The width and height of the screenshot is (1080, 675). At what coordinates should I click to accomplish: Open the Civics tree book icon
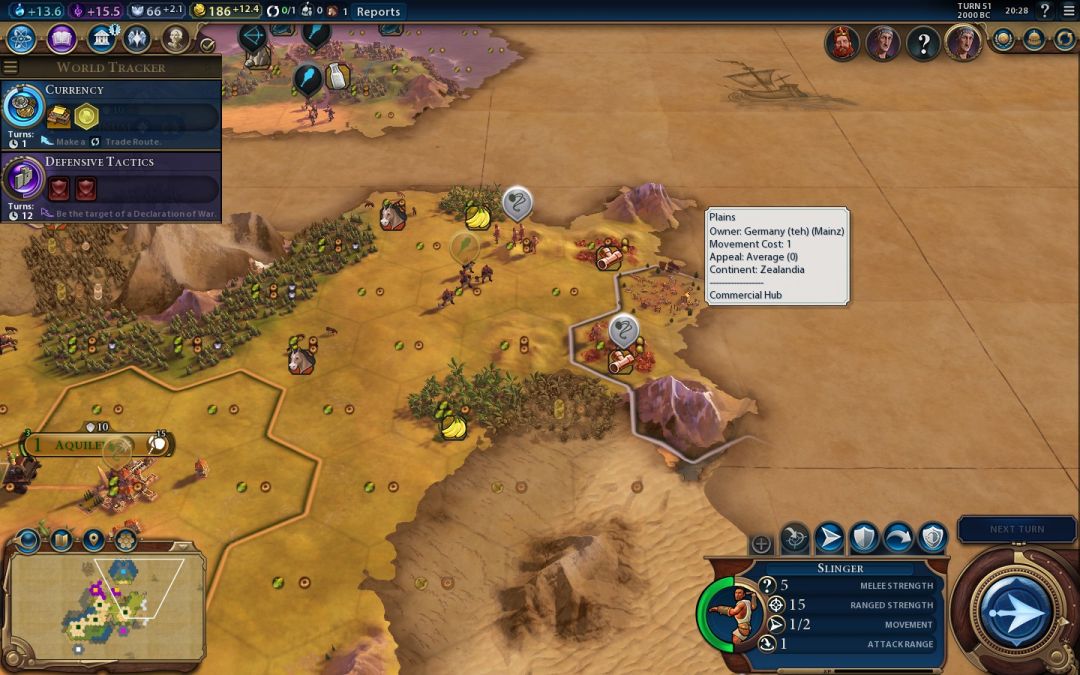(61, 39)
